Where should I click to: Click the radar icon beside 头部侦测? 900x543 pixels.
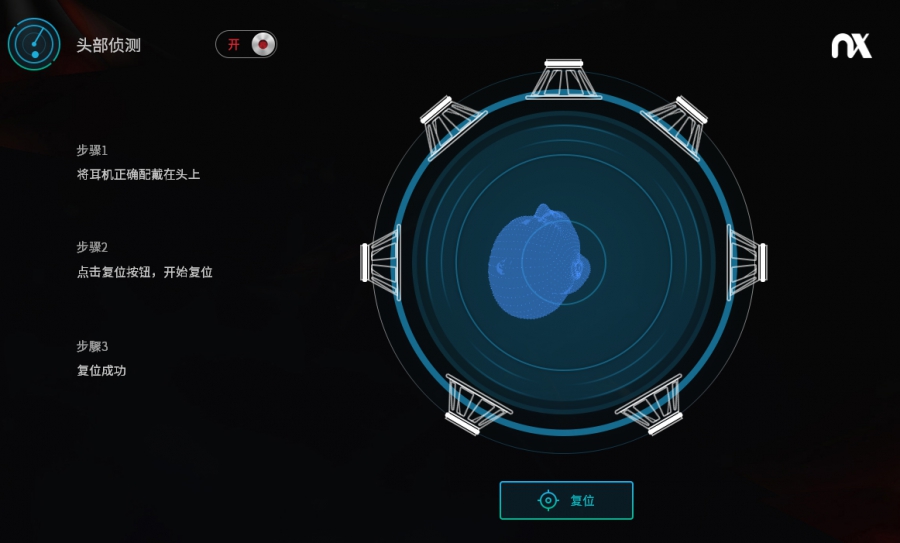click(x=34, y=44)
